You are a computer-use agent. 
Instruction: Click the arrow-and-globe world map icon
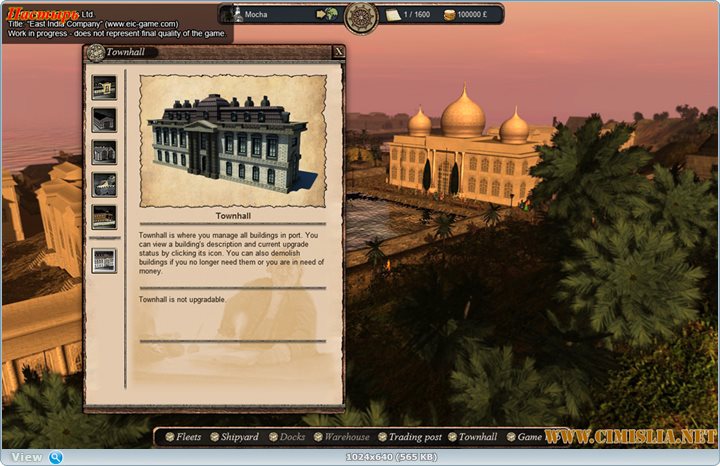327,15
